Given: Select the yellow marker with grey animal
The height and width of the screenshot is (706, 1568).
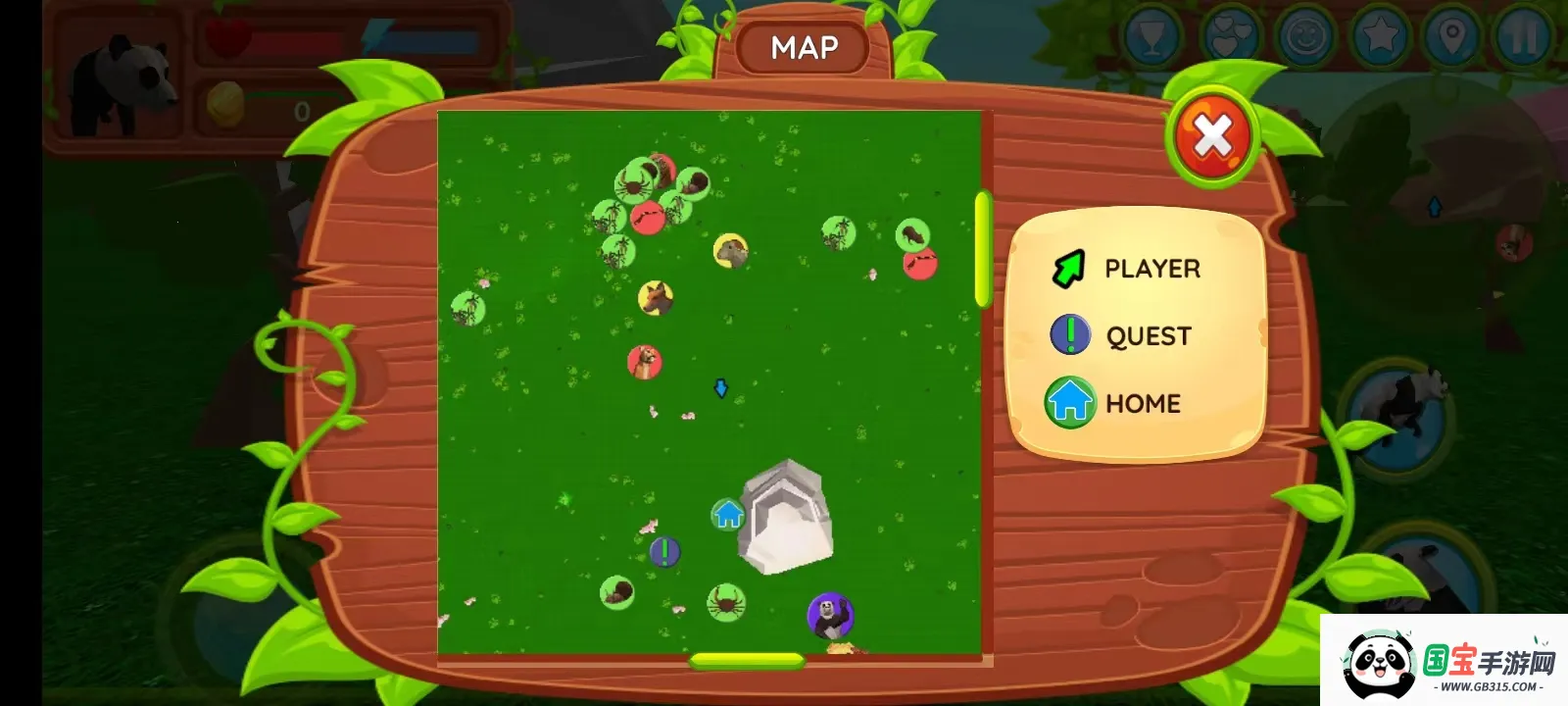Looking at the screenshot, I should tap(730, 251).
